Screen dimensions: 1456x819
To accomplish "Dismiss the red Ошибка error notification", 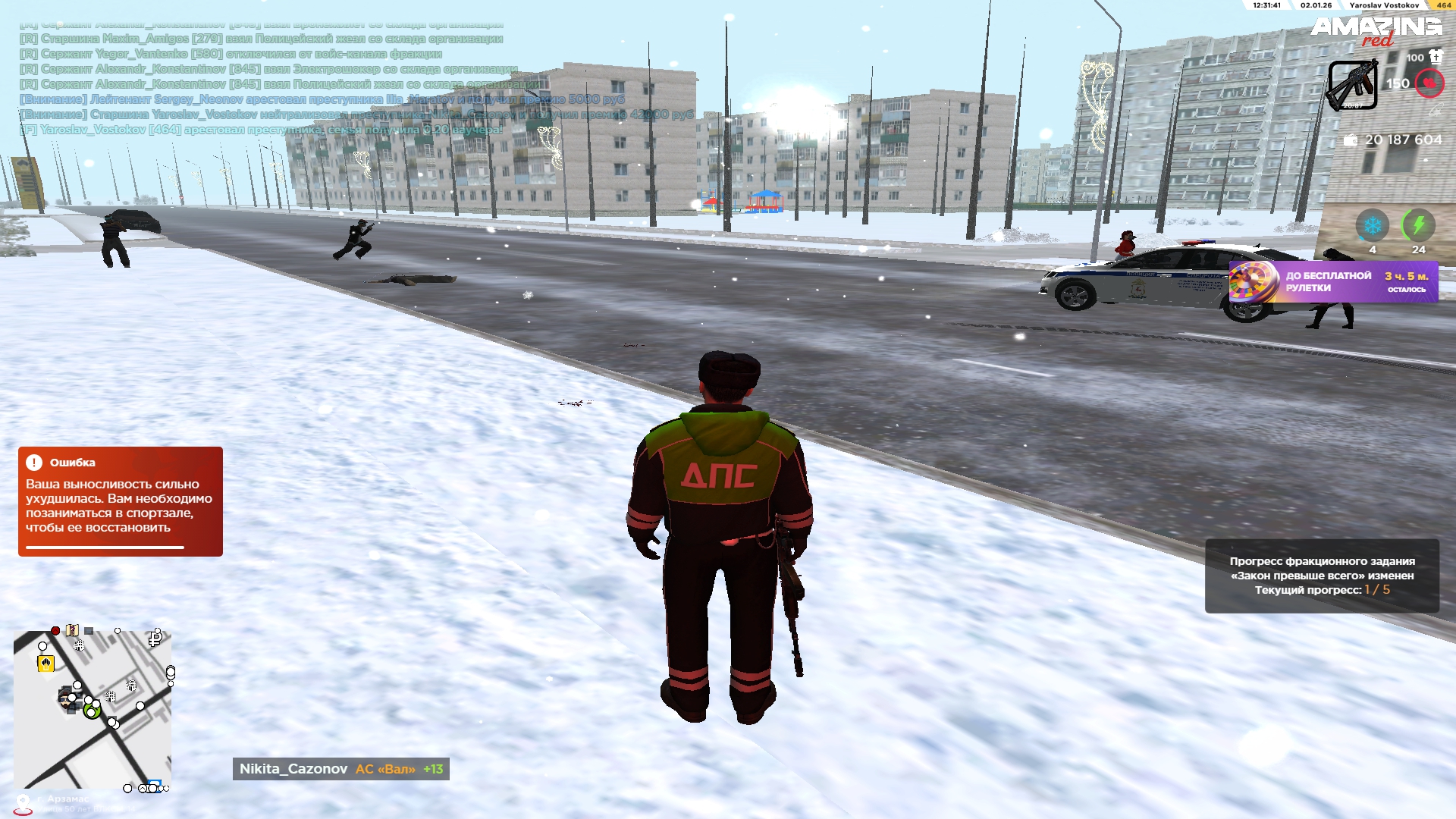I will [x=120, y=501].
